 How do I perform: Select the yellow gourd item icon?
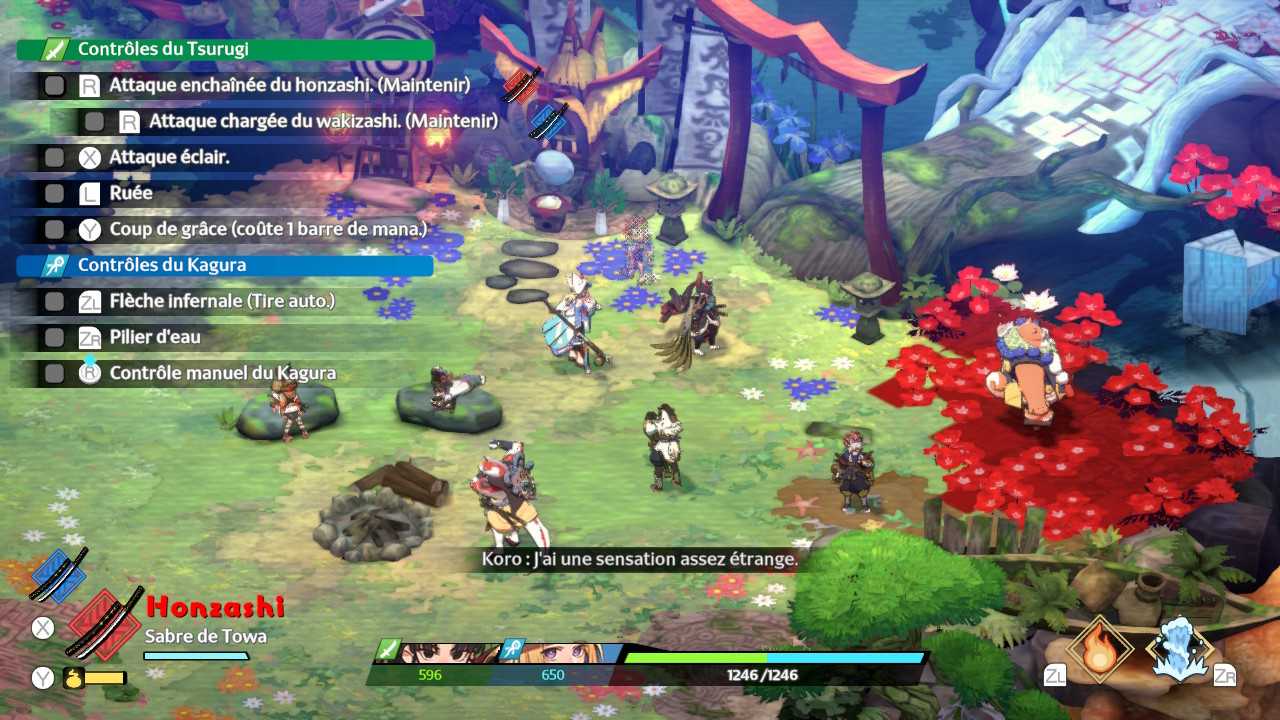tap(73, 678)
